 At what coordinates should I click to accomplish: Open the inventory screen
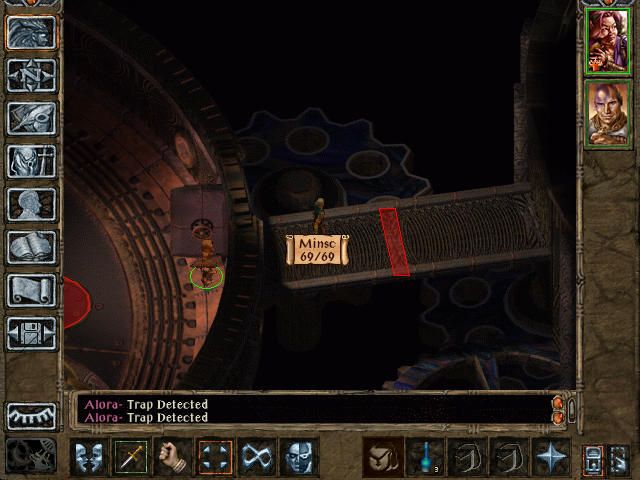(x=31, y=161)
